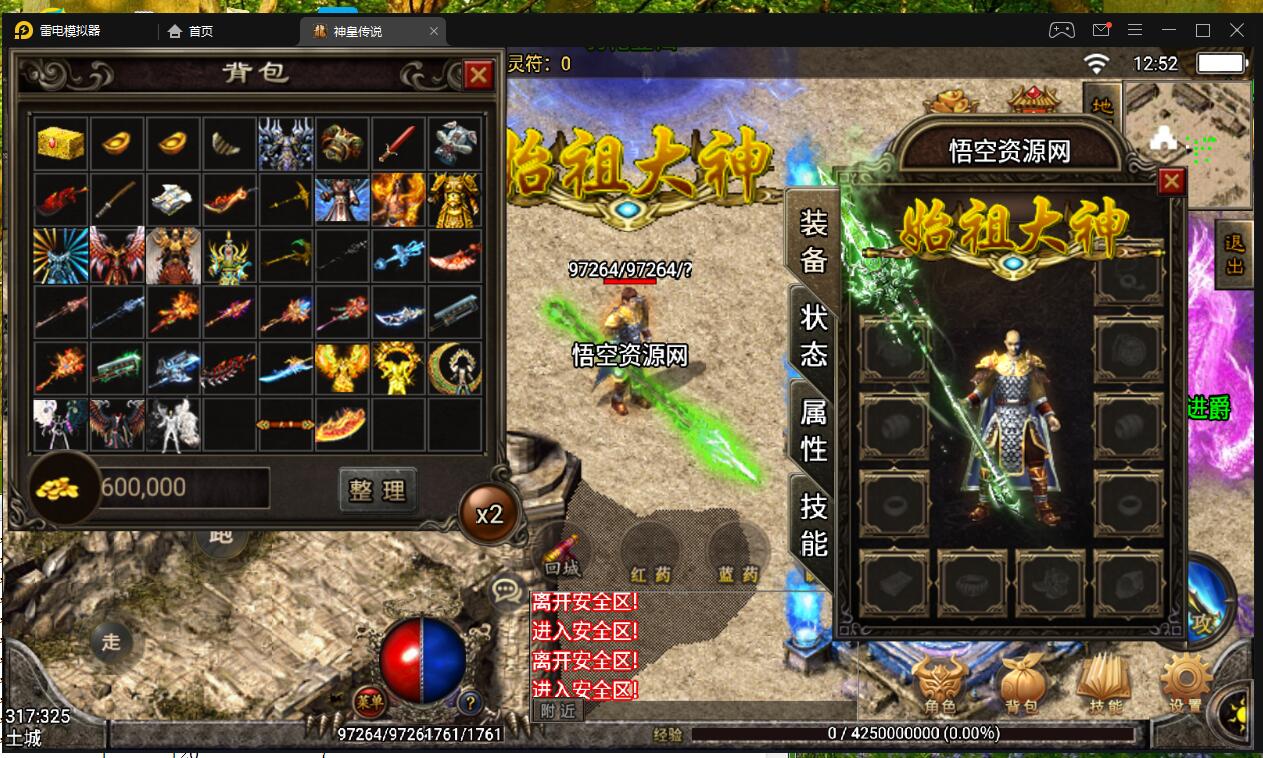Close the 神皇传说 emulator tab
The height and width of the screenshot is (758, 1263).
click(434, 31)
